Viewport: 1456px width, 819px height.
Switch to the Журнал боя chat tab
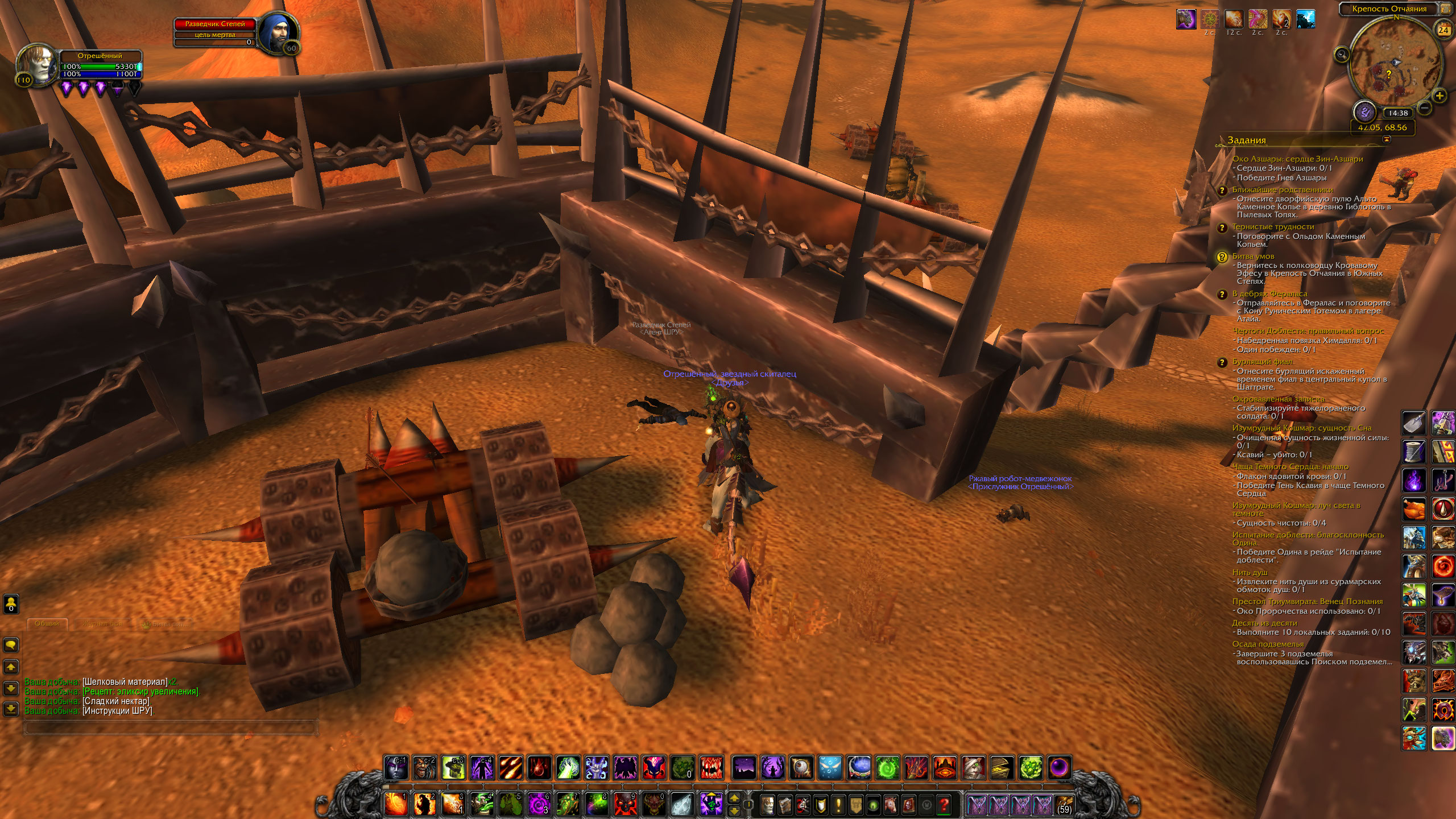point(102,624)
